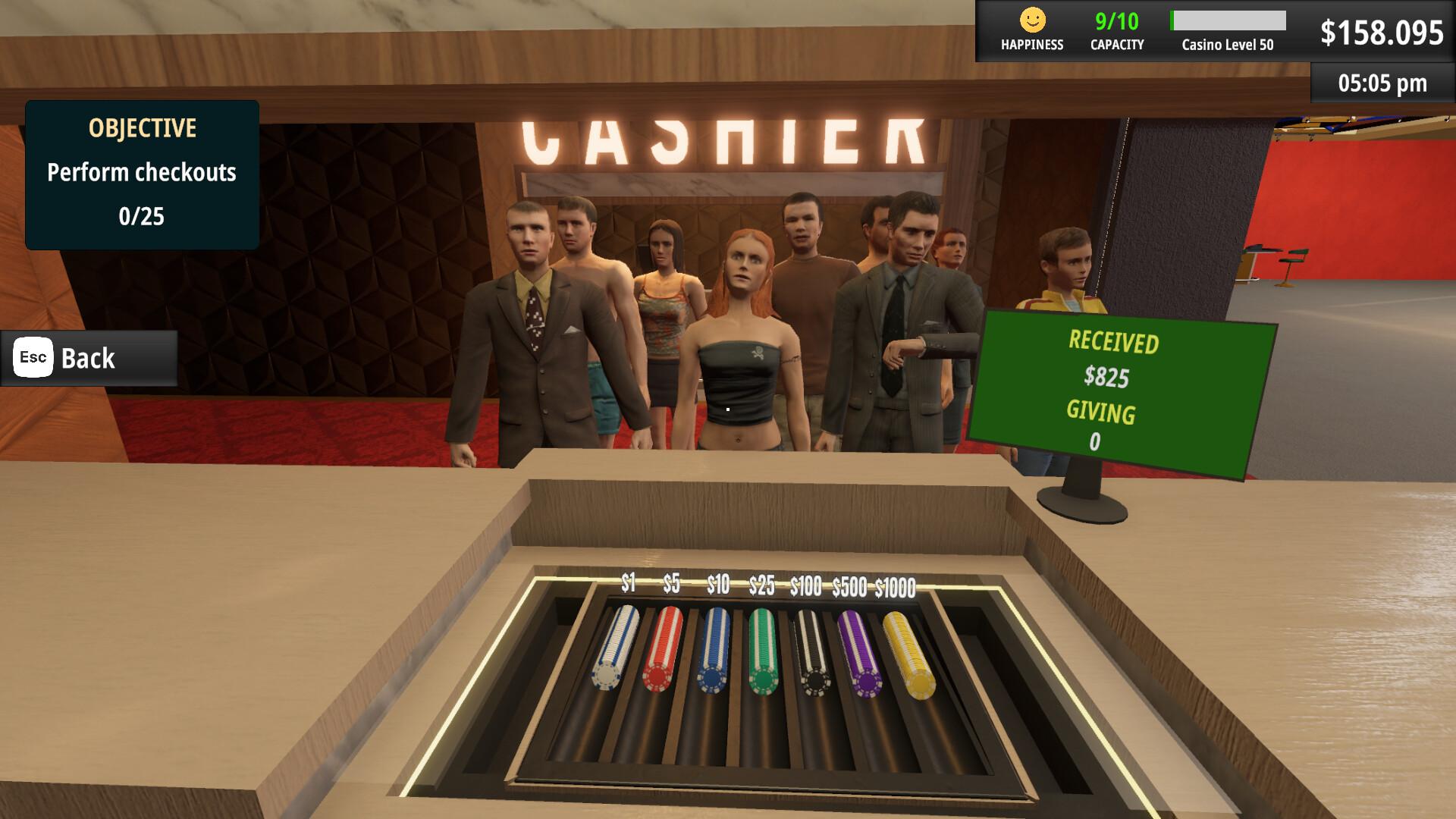Click the $158.095 money balance
This screenshot has width=1456, height=819.
pos(1384,32)
